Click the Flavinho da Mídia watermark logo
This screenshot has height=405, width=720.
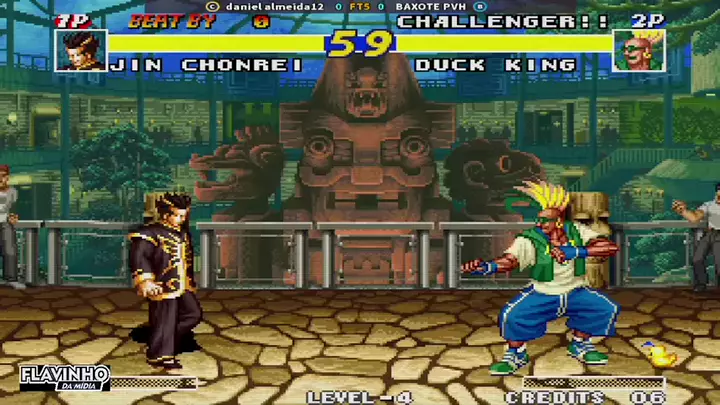pos(64,378)
